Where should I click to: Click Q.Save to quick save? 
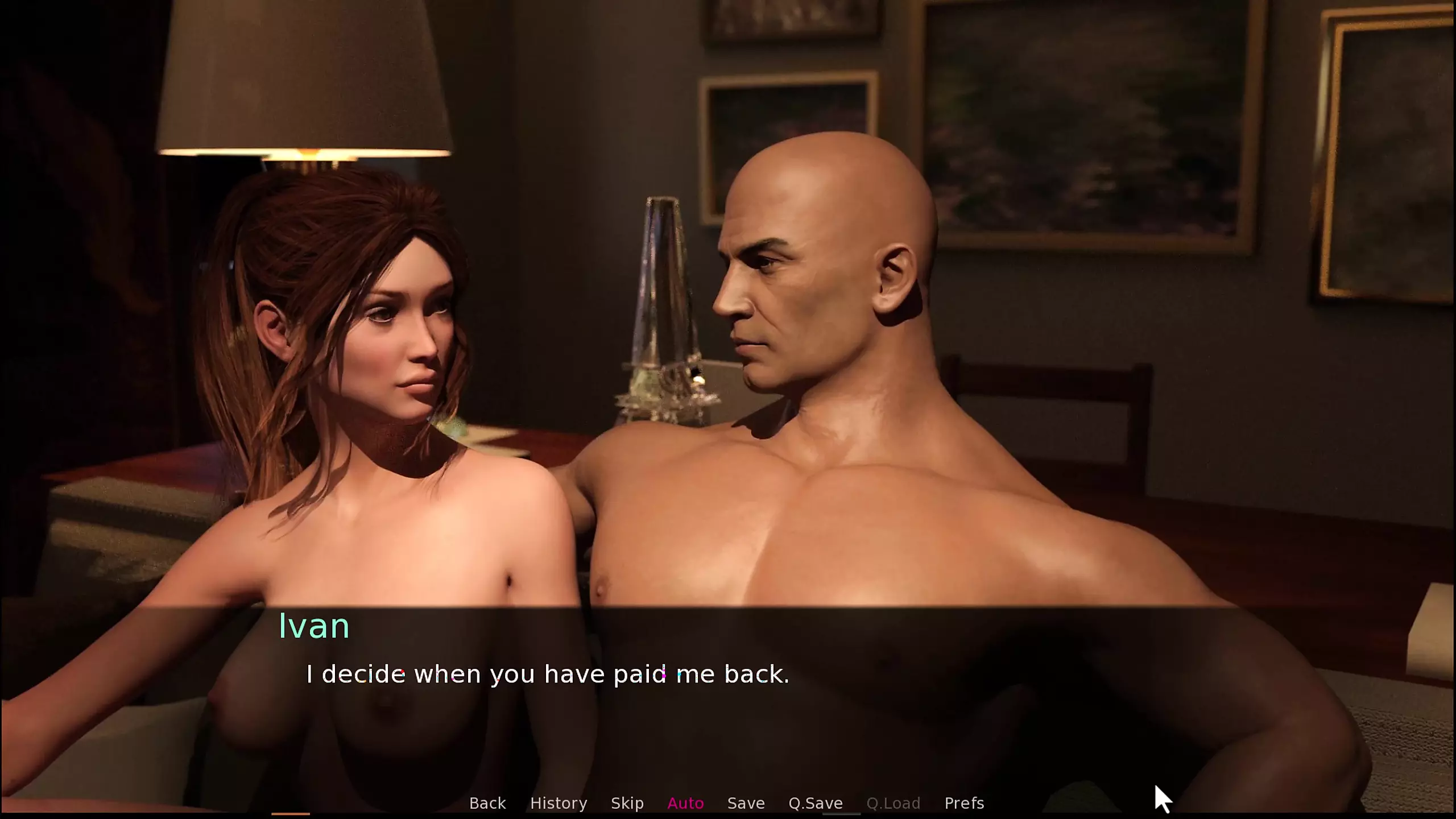[x=816, y=803]
